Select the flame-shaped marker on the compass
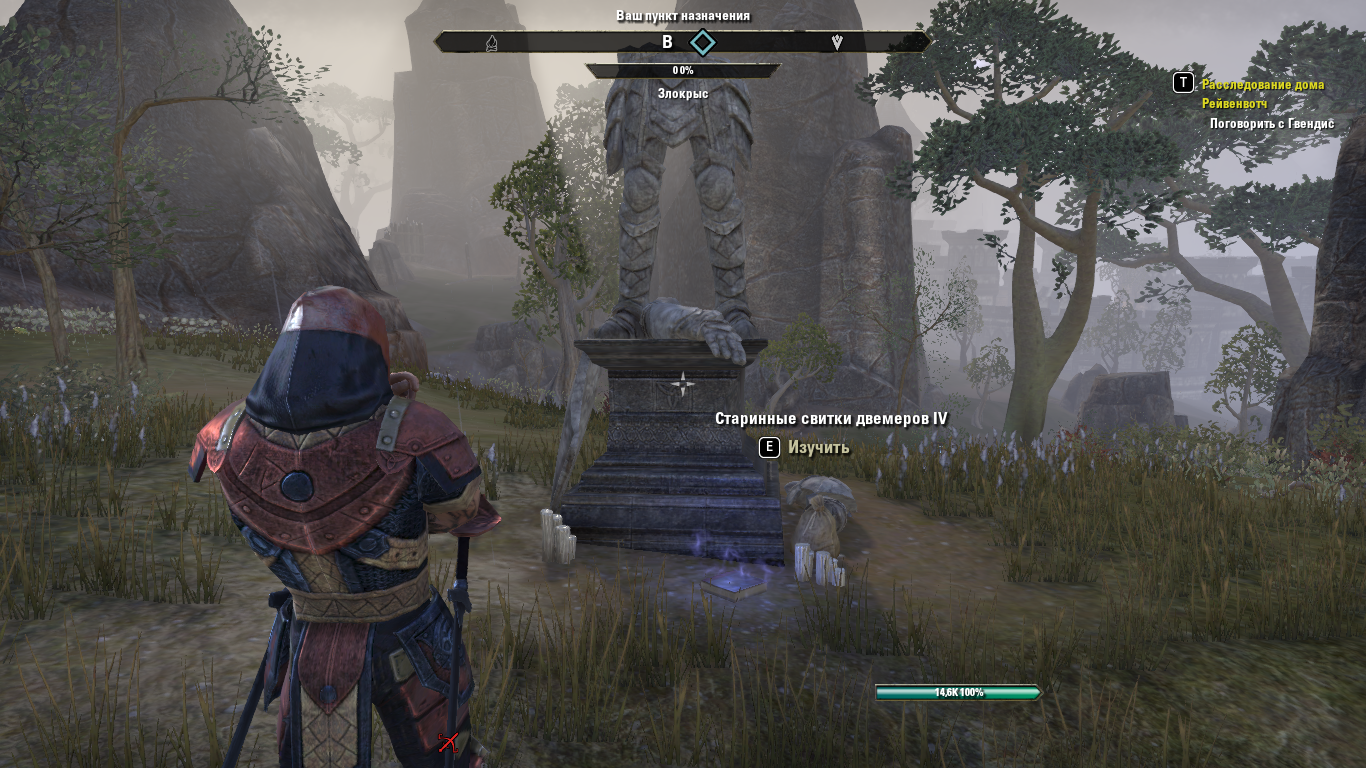 (x=491, y=43)
